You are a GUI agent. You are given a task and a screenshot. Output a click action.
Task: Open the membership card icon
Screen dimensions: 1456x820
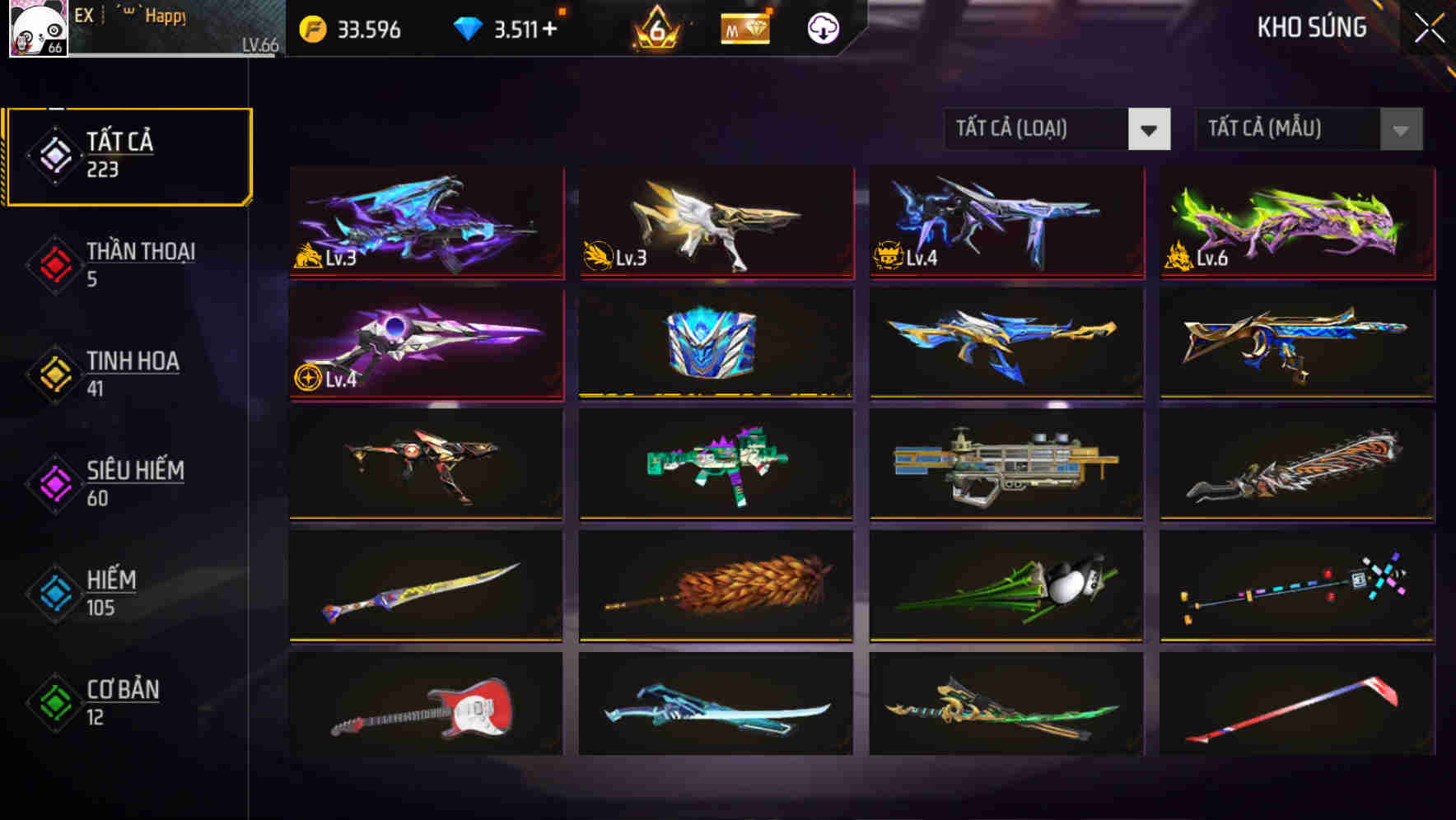coord(745,29)
